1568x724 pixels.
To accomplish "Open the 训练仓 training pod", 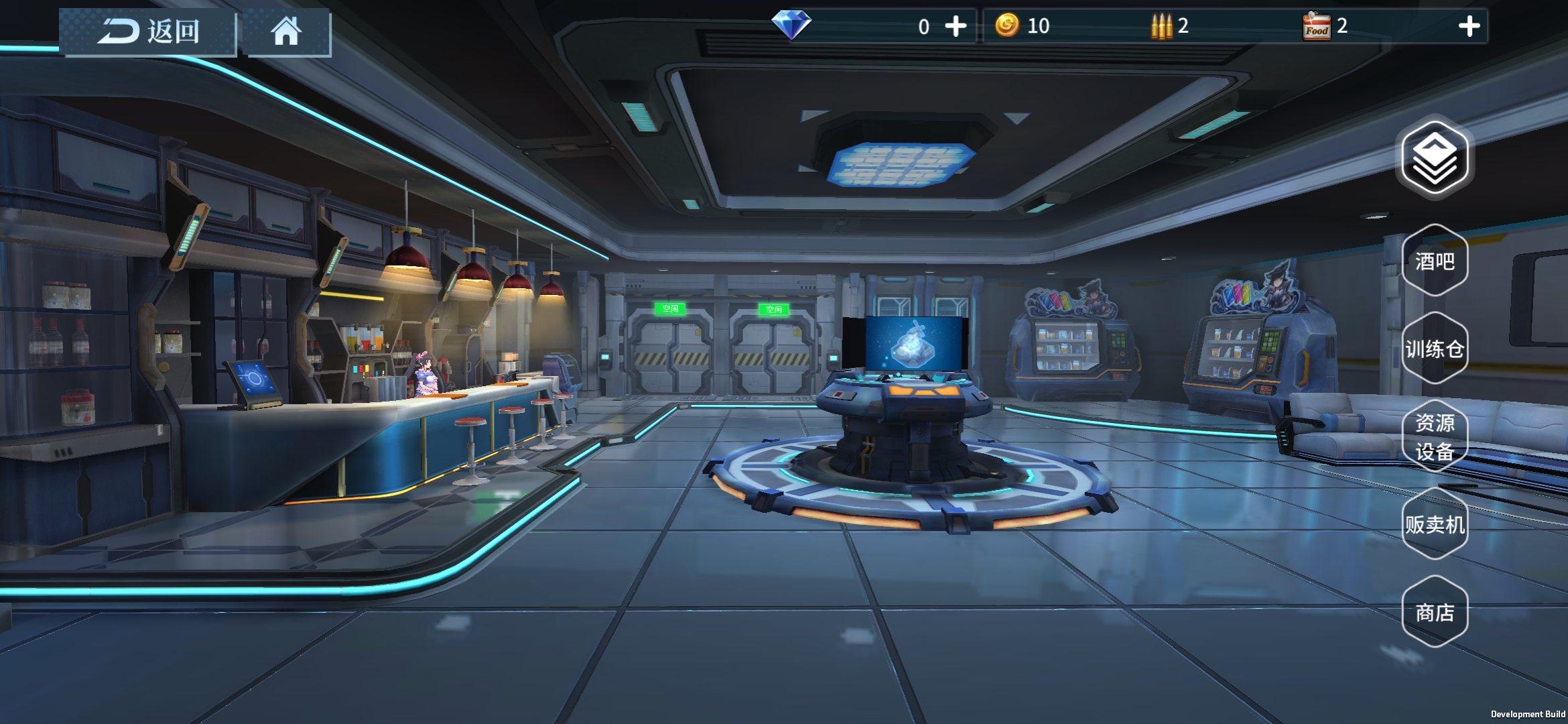I will tap(1435, 349).
